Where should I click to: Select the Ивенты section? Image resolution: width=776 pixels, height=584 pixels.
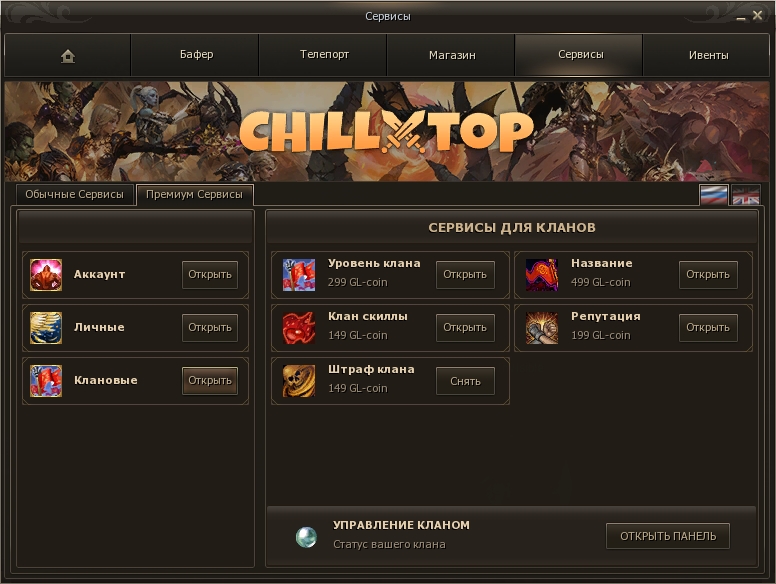pos(708,55)
